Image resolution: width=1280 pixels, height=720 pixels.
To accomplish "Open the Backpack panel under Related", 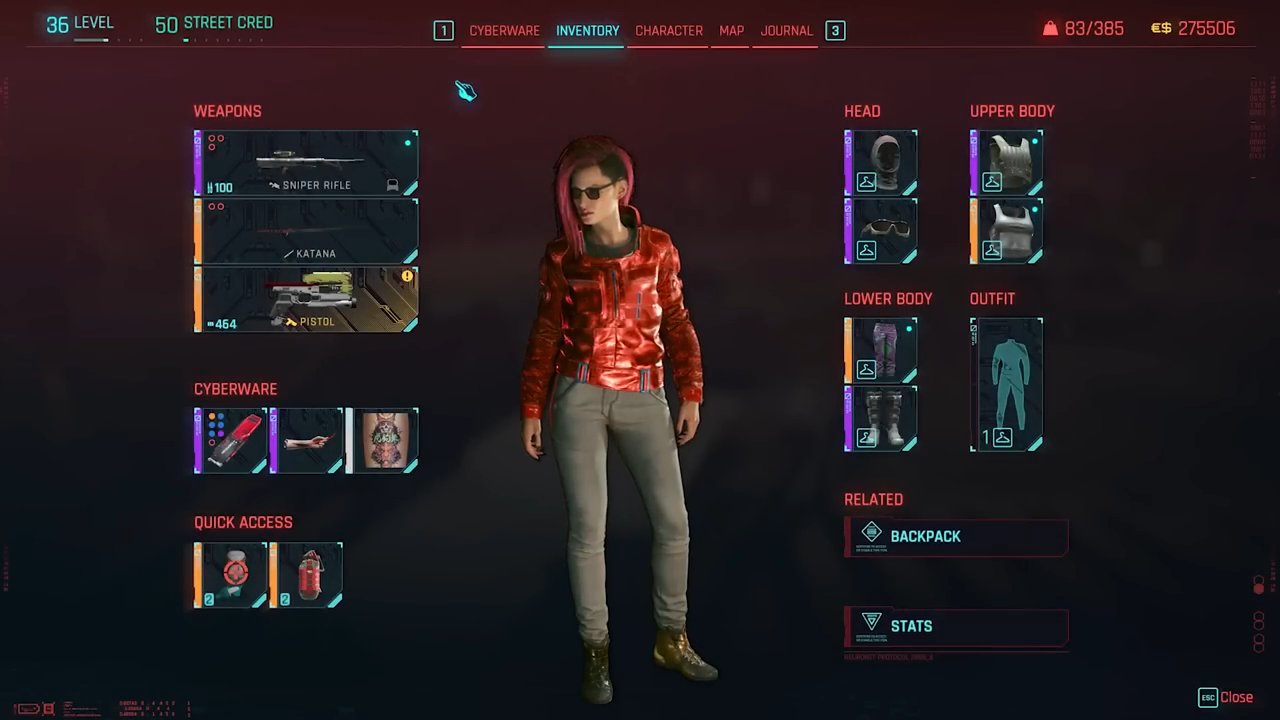I will 956,537.
